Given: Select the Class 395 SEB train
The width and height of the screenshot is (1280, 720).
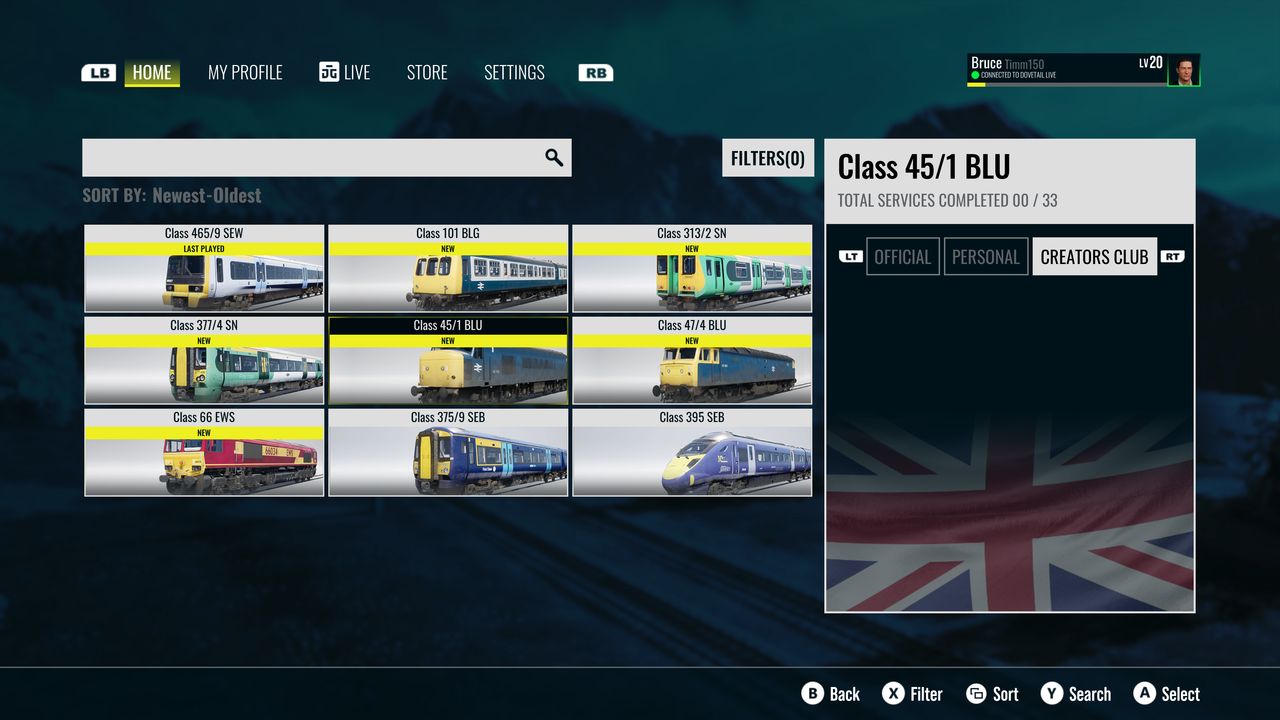Looking at the screenshot, I should [692, 453].
